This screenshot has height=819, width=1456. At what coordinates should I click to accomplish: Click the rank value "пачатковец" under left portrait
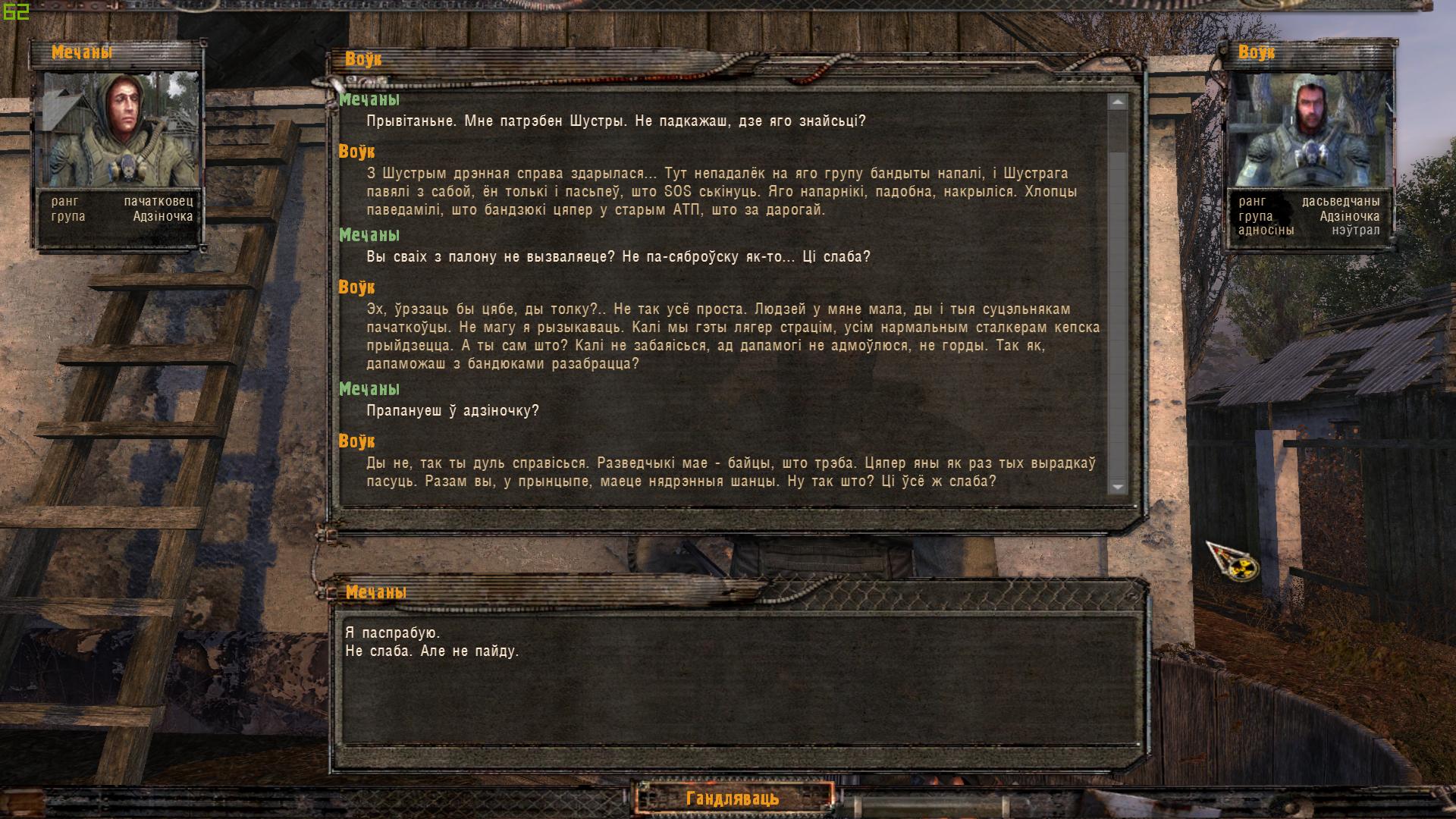click(158, 202)
